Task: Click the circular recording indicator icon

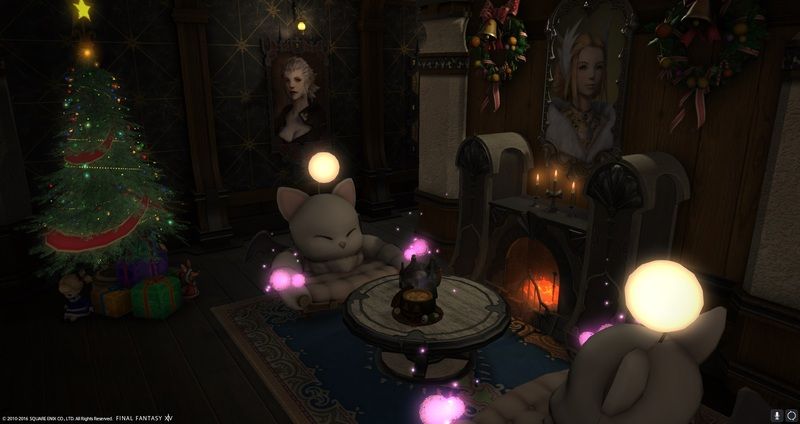Action: 790,414
